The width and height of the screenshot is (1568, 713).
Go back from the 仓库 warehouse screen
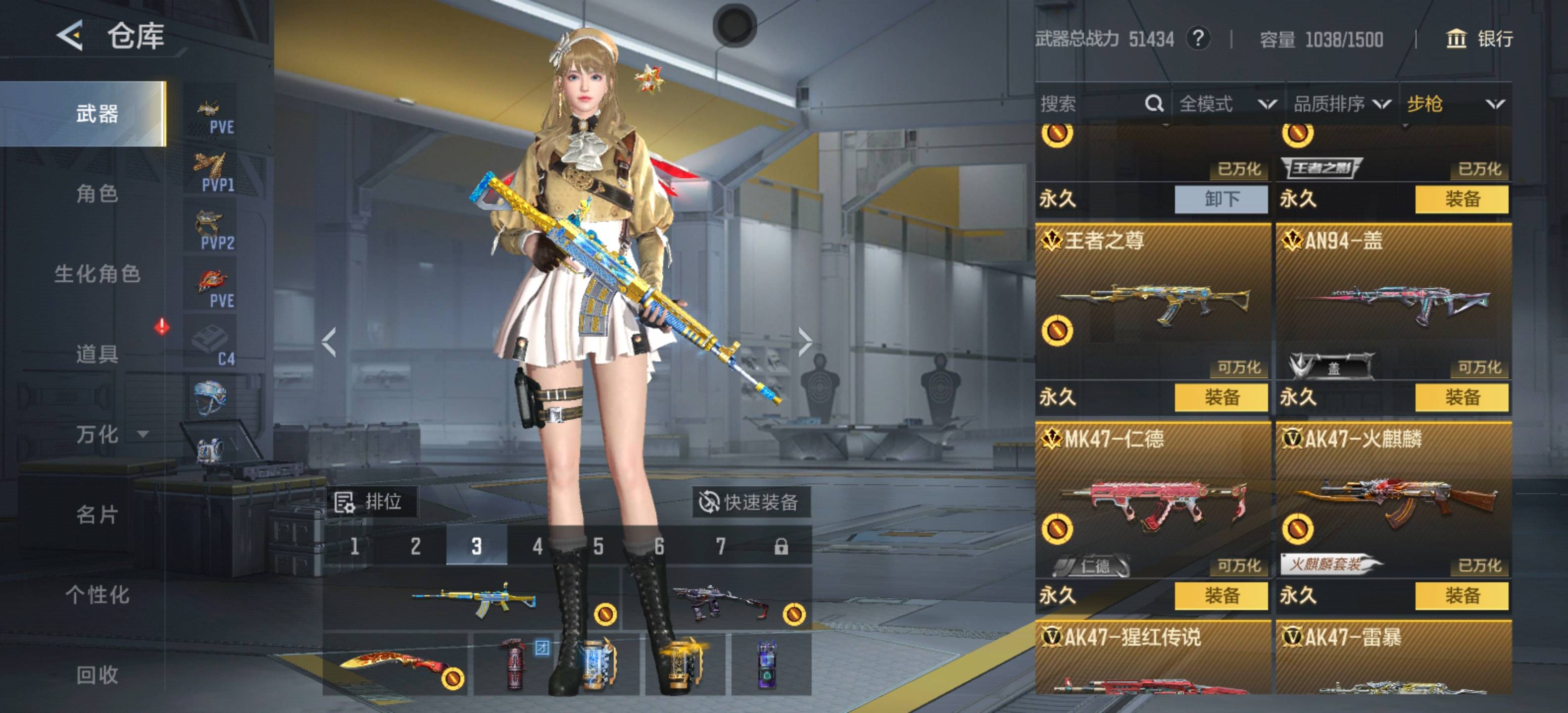(70, 35)
